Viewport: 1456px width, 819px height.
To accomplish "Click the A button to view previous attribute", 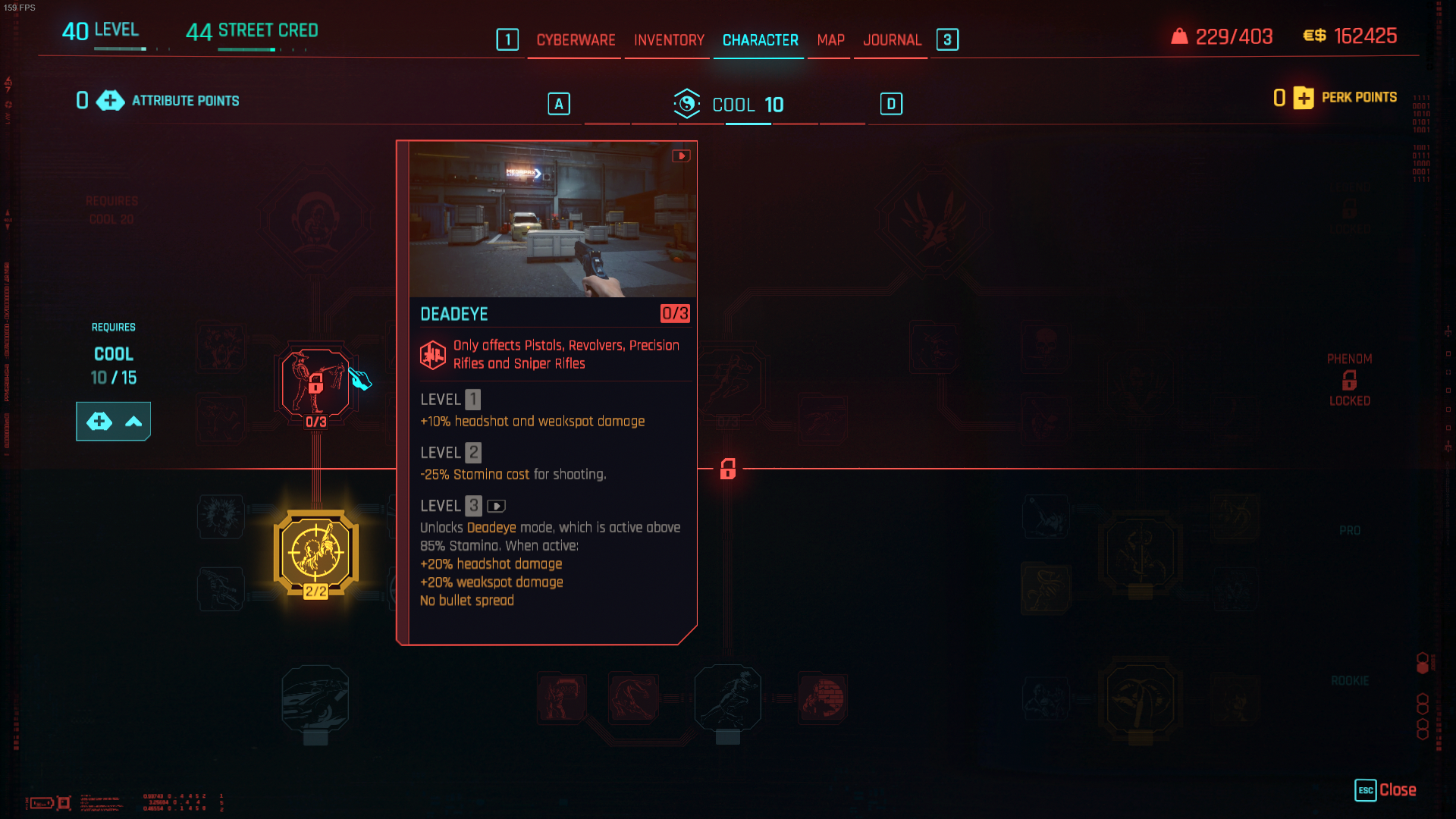I will tap(559, 104).
